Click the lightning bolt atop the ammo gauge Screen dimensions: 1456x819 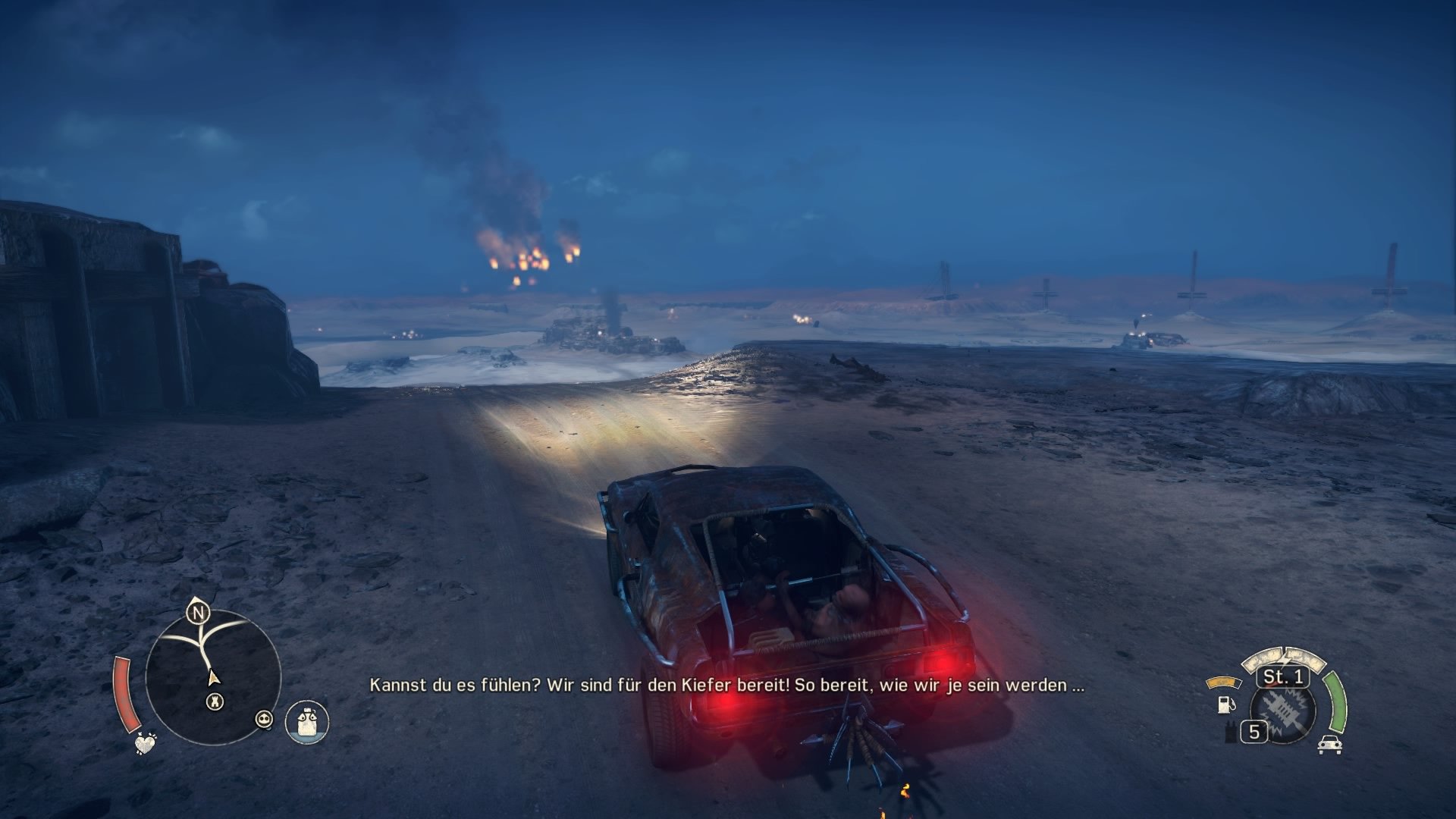click(1285, 657)
